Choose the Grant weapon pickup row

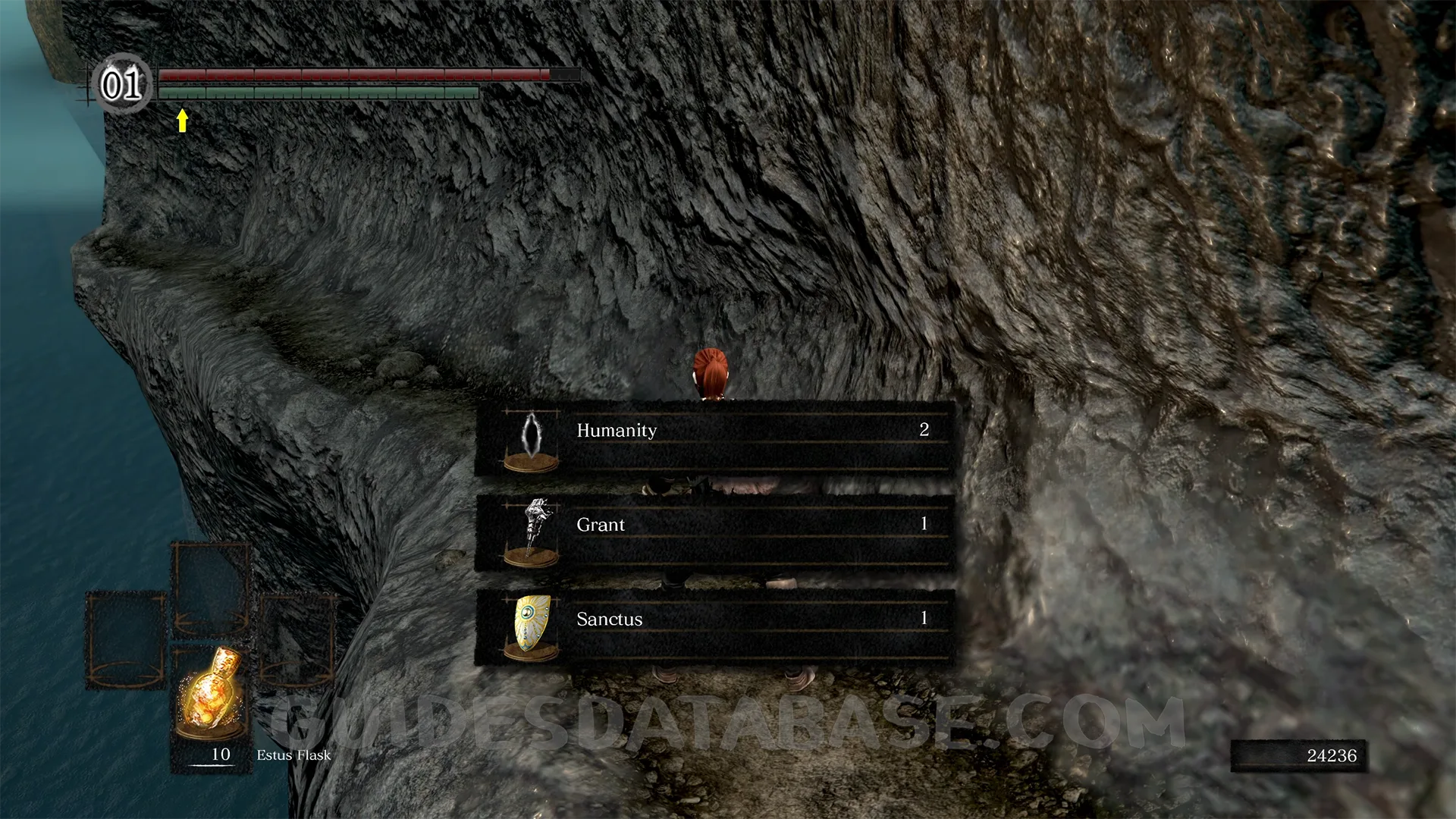tap(714, 532)
